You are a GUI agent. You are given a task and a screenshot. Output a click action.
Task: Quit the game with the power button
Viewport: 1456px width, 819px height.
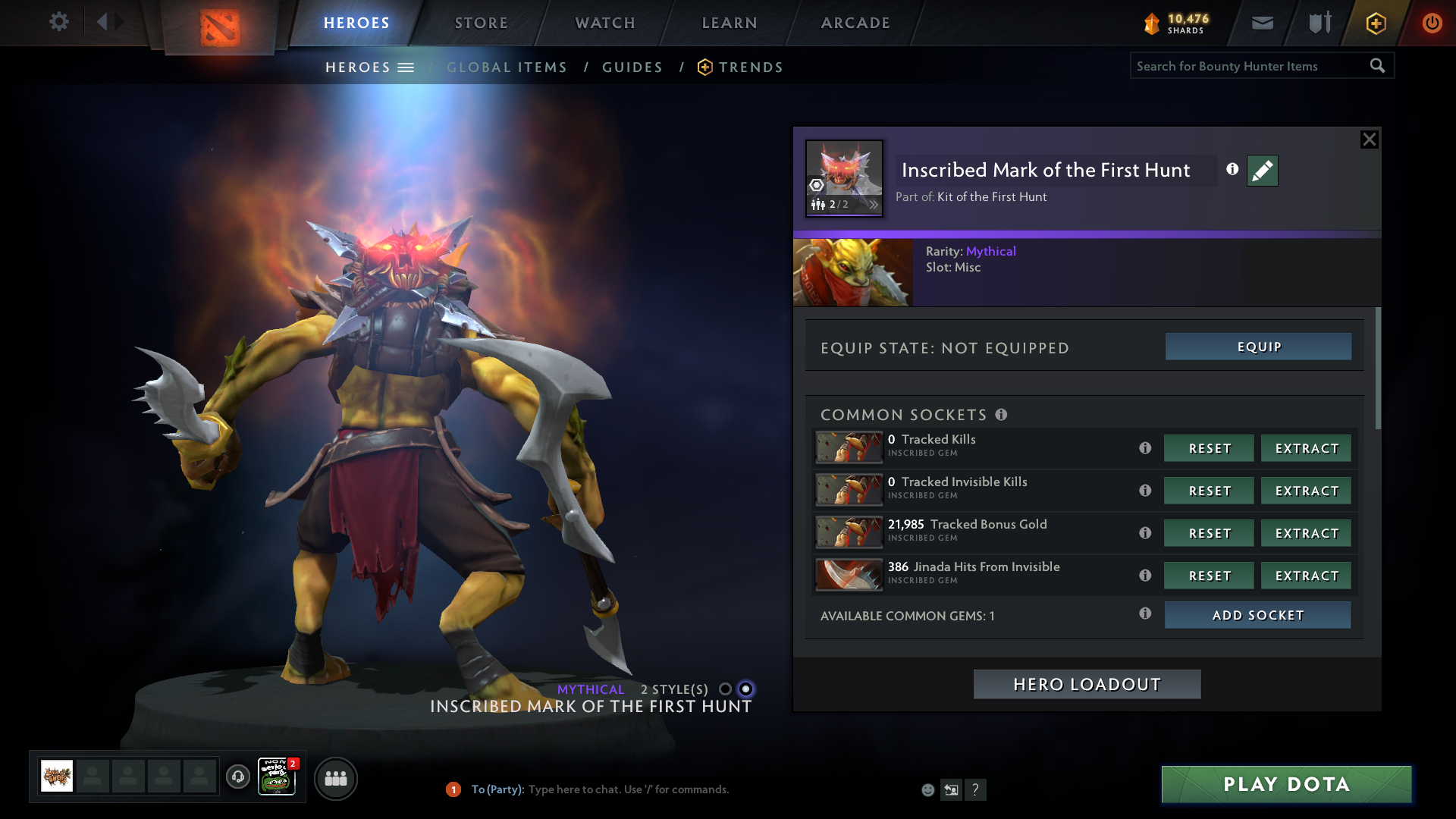[x=1432, y=23]
